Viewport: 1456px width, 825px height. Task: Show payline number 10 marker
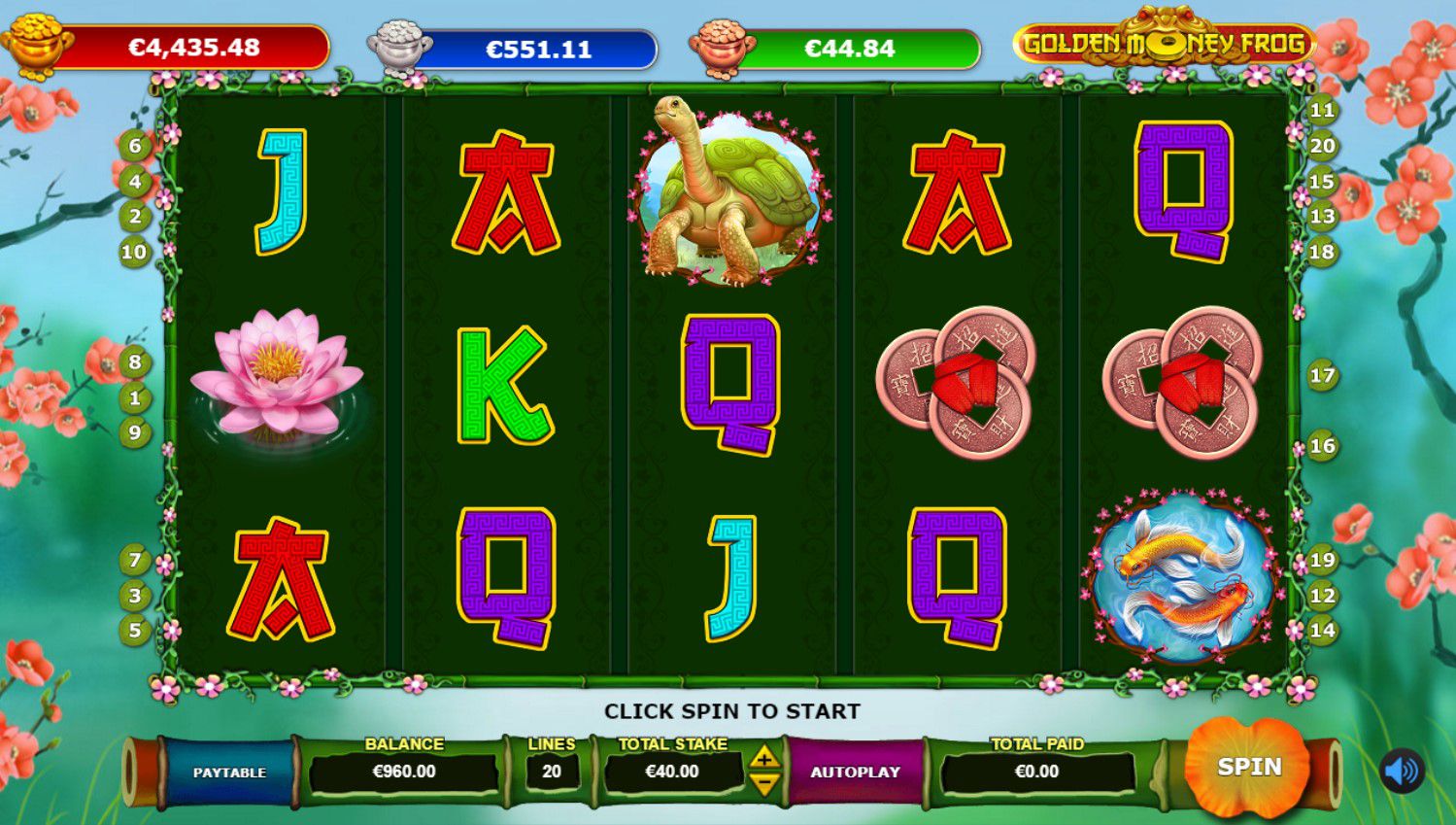click(x=134, y=253)
